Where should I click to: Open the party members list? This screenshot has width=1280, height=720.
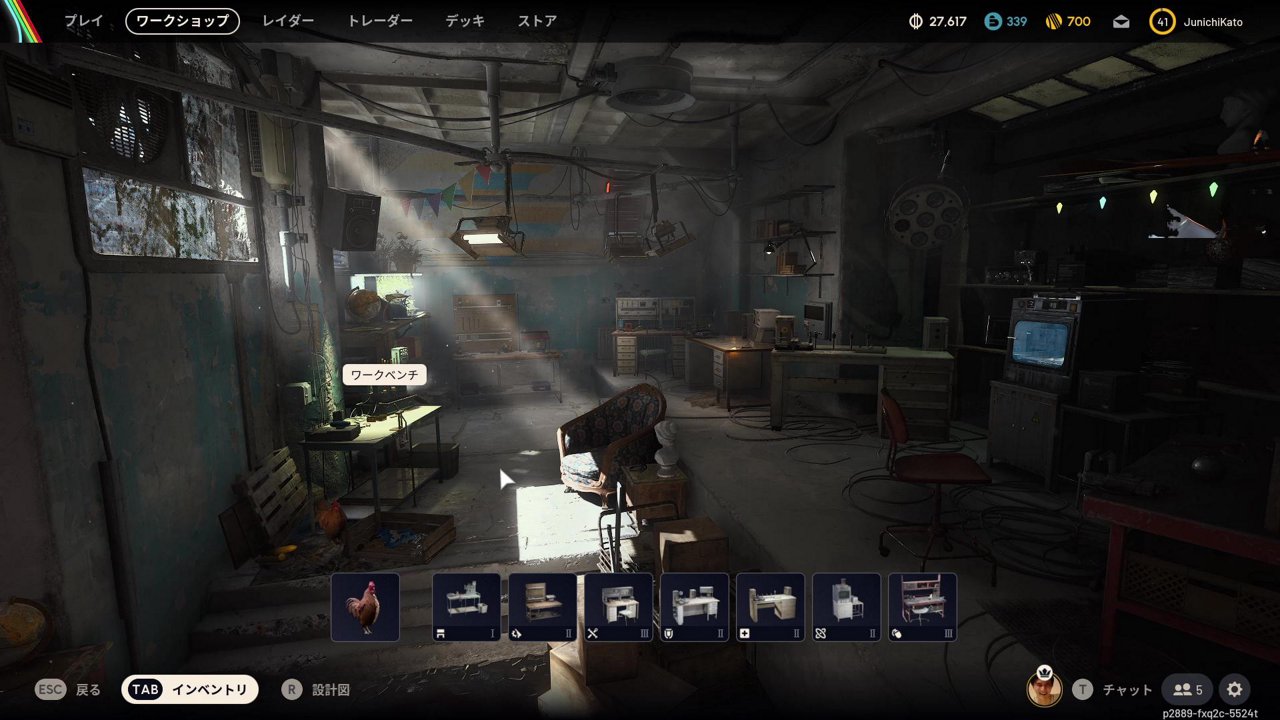click(x=1187, y=689)
